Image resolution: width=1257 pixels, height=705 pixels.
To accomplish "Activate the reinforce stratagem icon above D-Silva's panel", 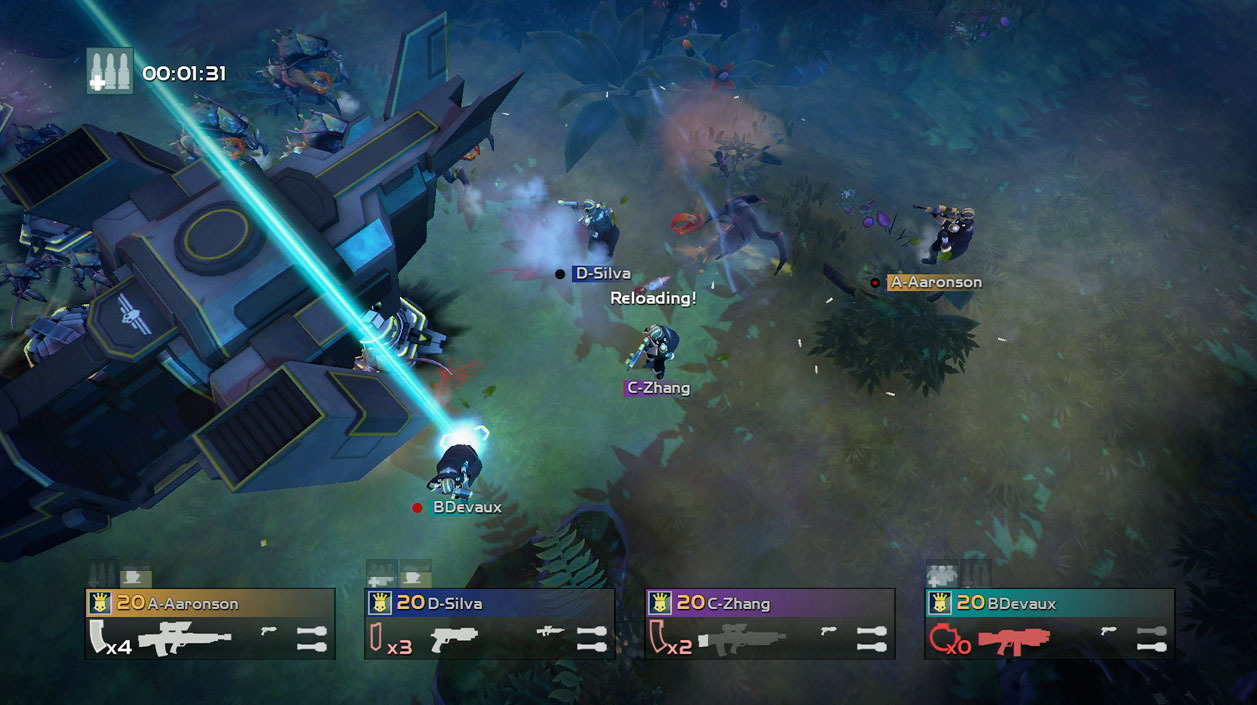I will click(382, 575).
